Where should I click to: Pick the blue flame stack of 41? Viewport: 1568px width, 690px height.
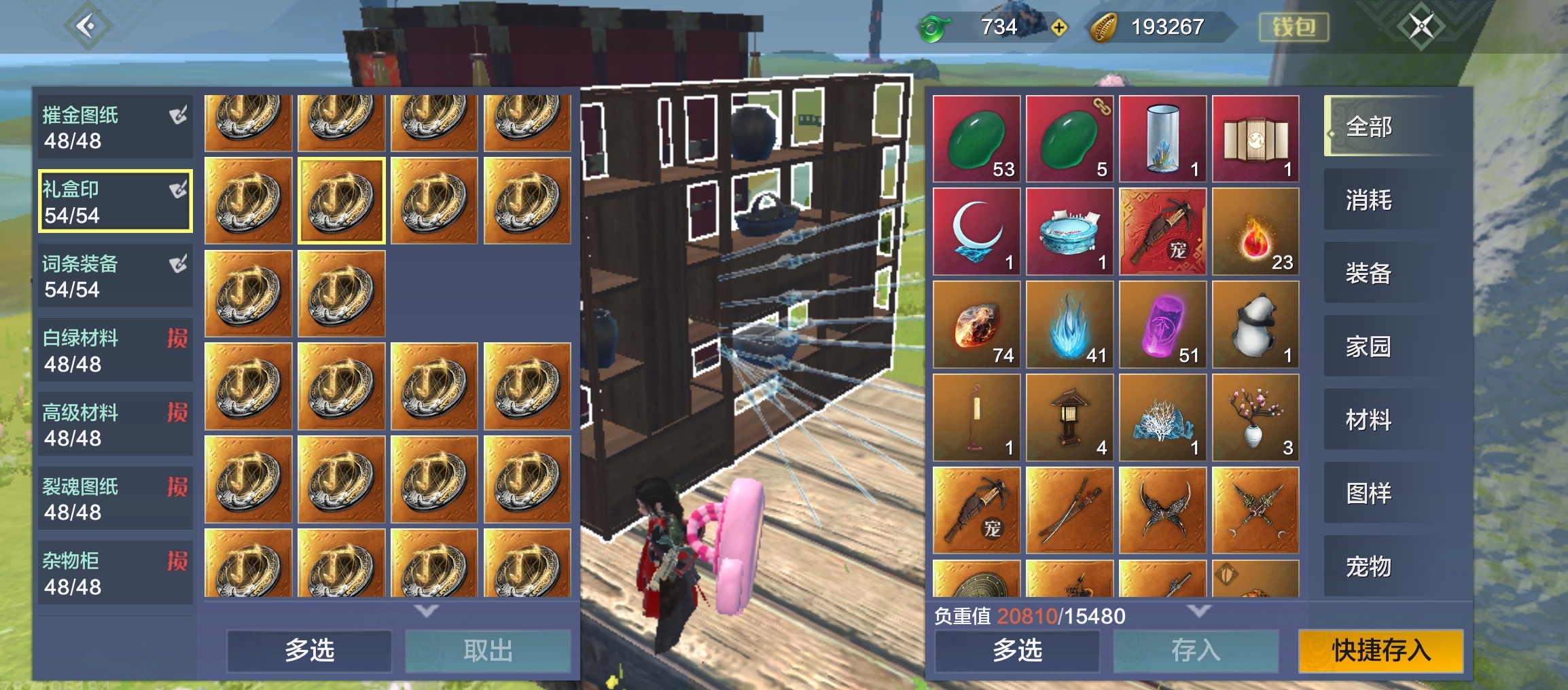coord(1069,325)
